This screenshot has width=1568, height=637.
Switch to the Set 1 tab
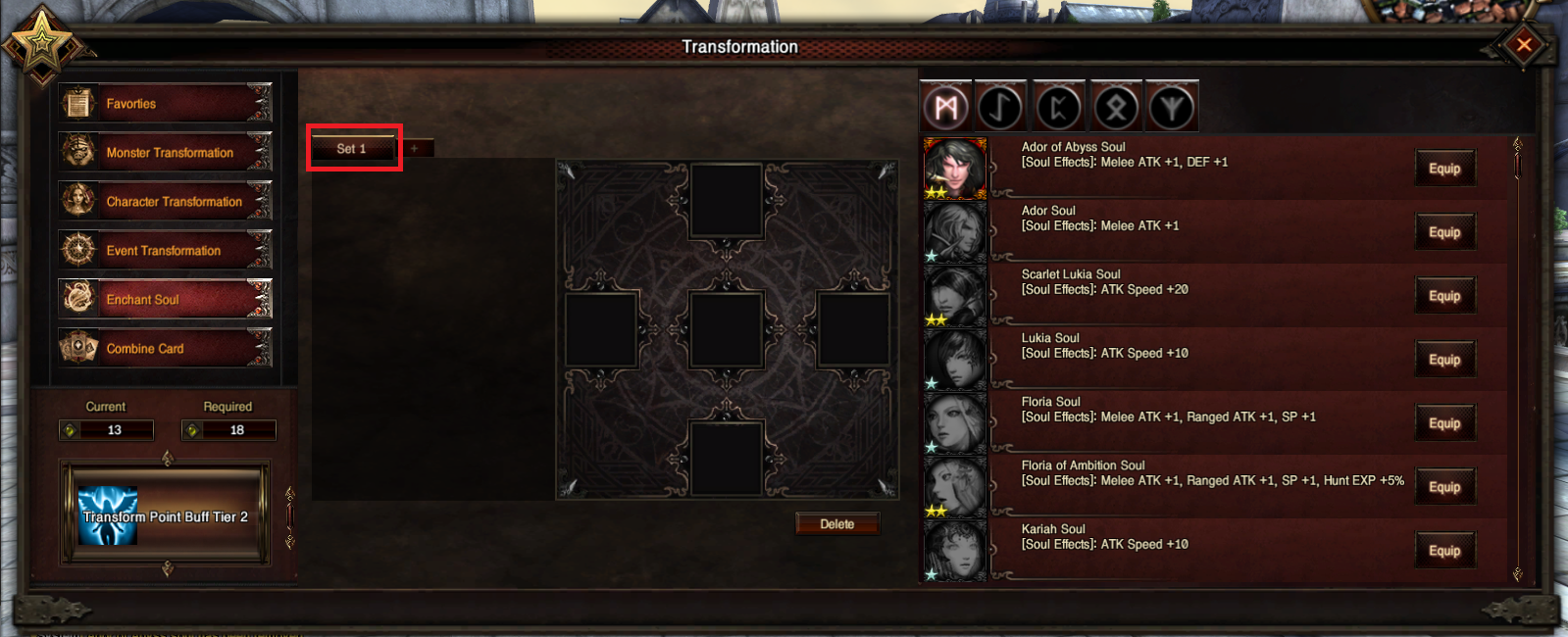tap(352, 149)
